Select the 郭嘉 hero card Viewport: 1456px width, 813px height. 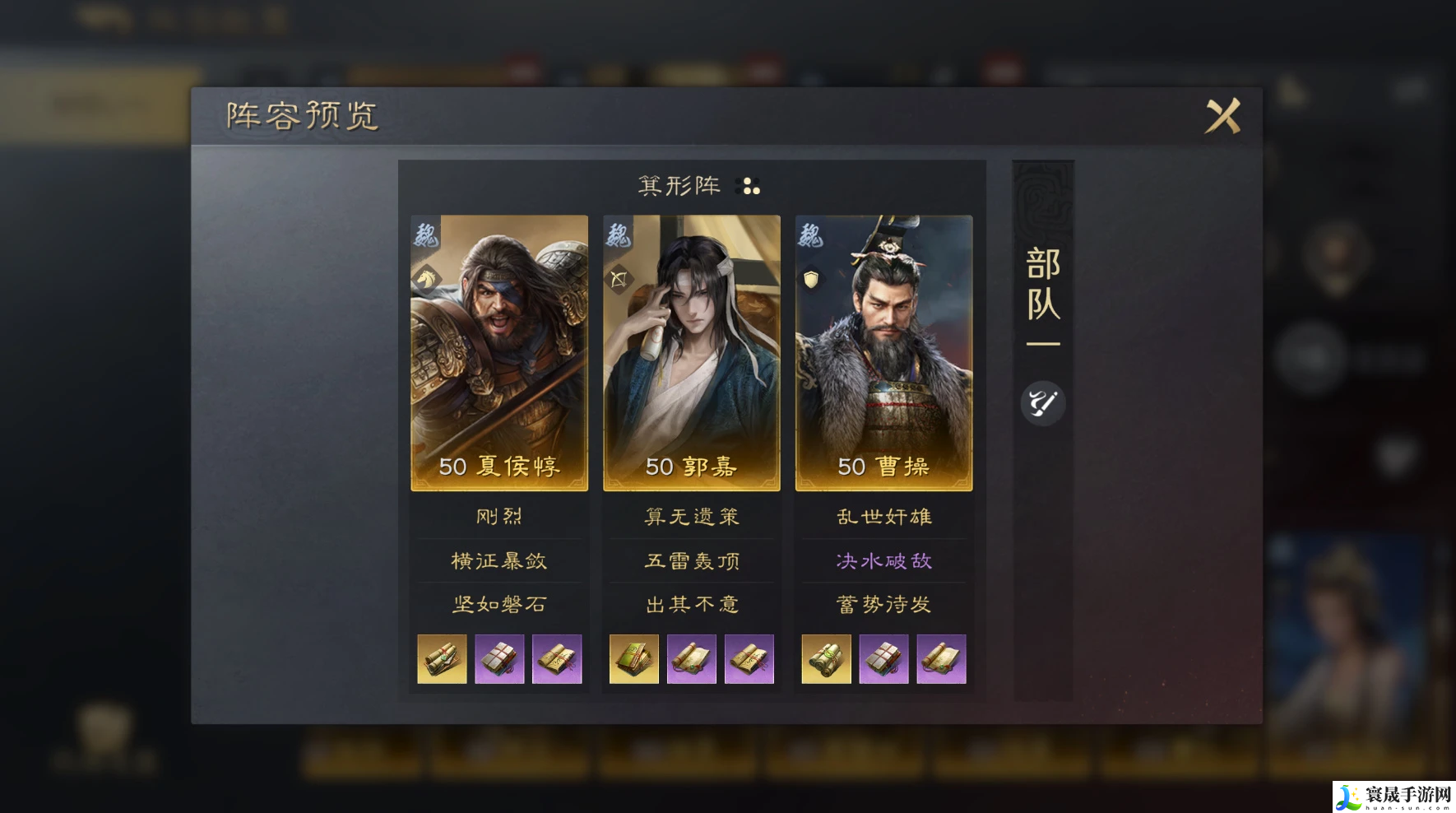pyautogui.click(x=692, y=352)
